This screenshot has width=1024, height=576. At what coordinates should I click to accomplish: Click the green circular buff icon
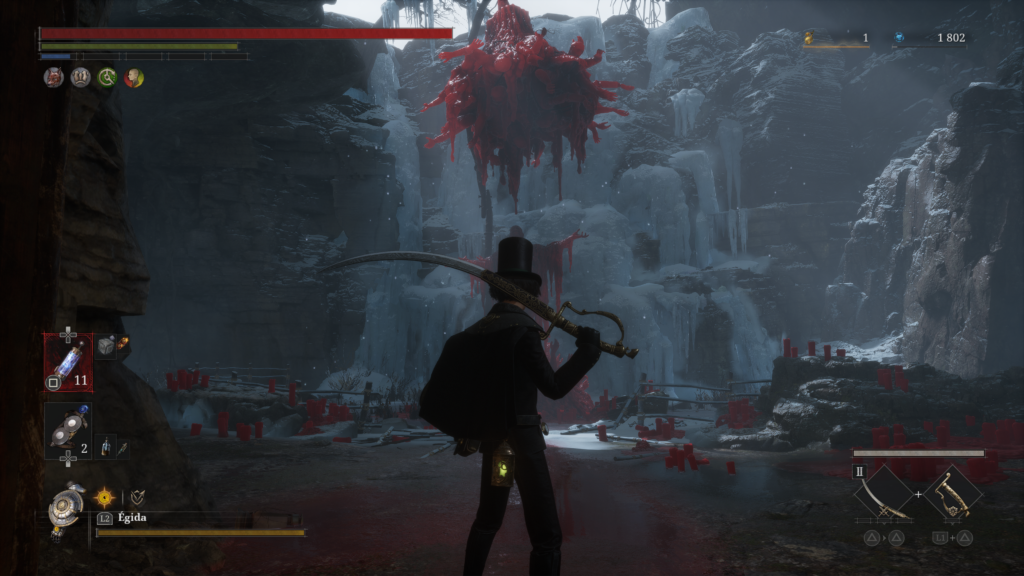pyautogui.click(x=107, y=77)
